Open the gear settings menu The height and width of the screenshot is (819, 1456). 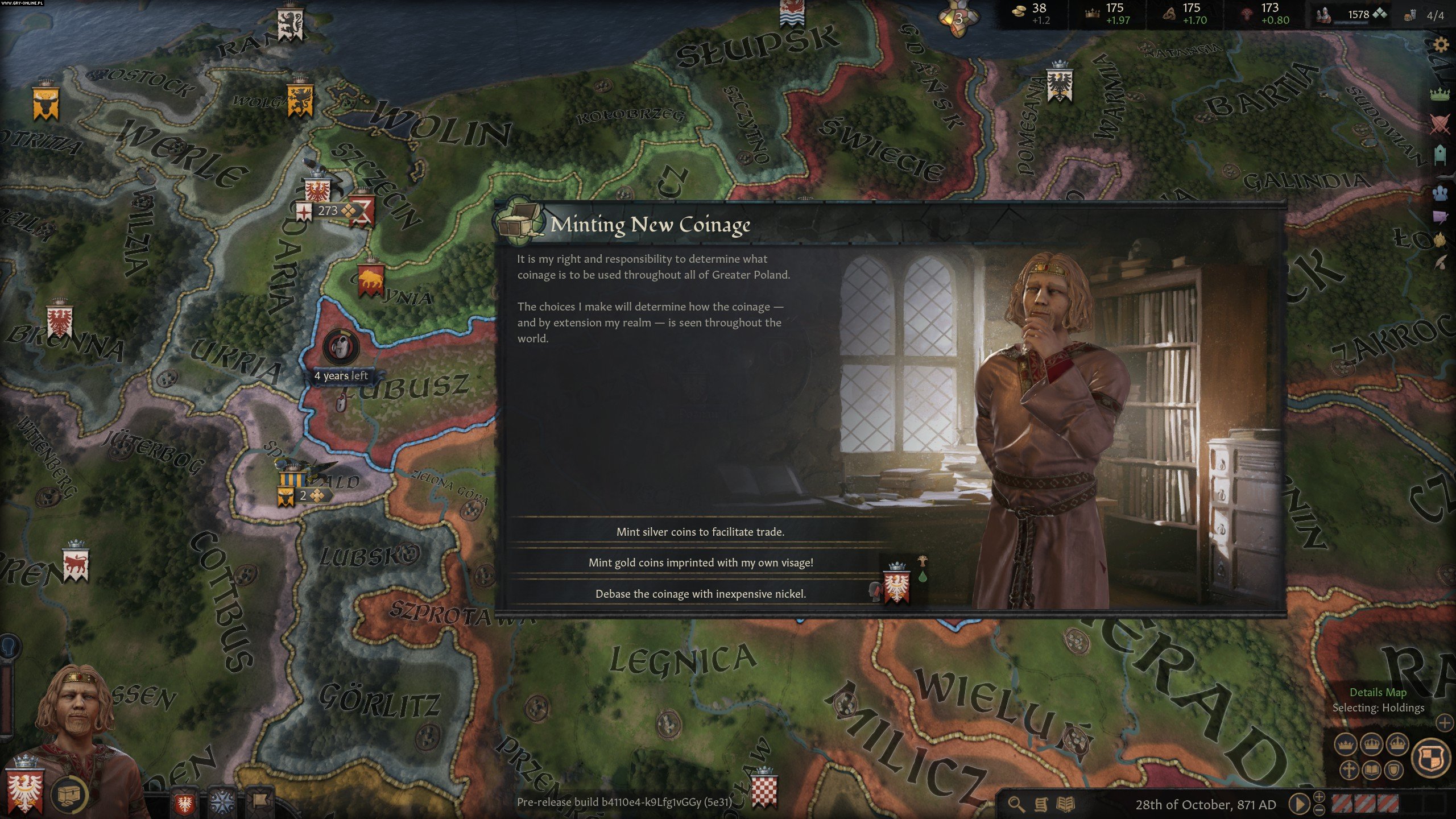(x=1441, y=44)
